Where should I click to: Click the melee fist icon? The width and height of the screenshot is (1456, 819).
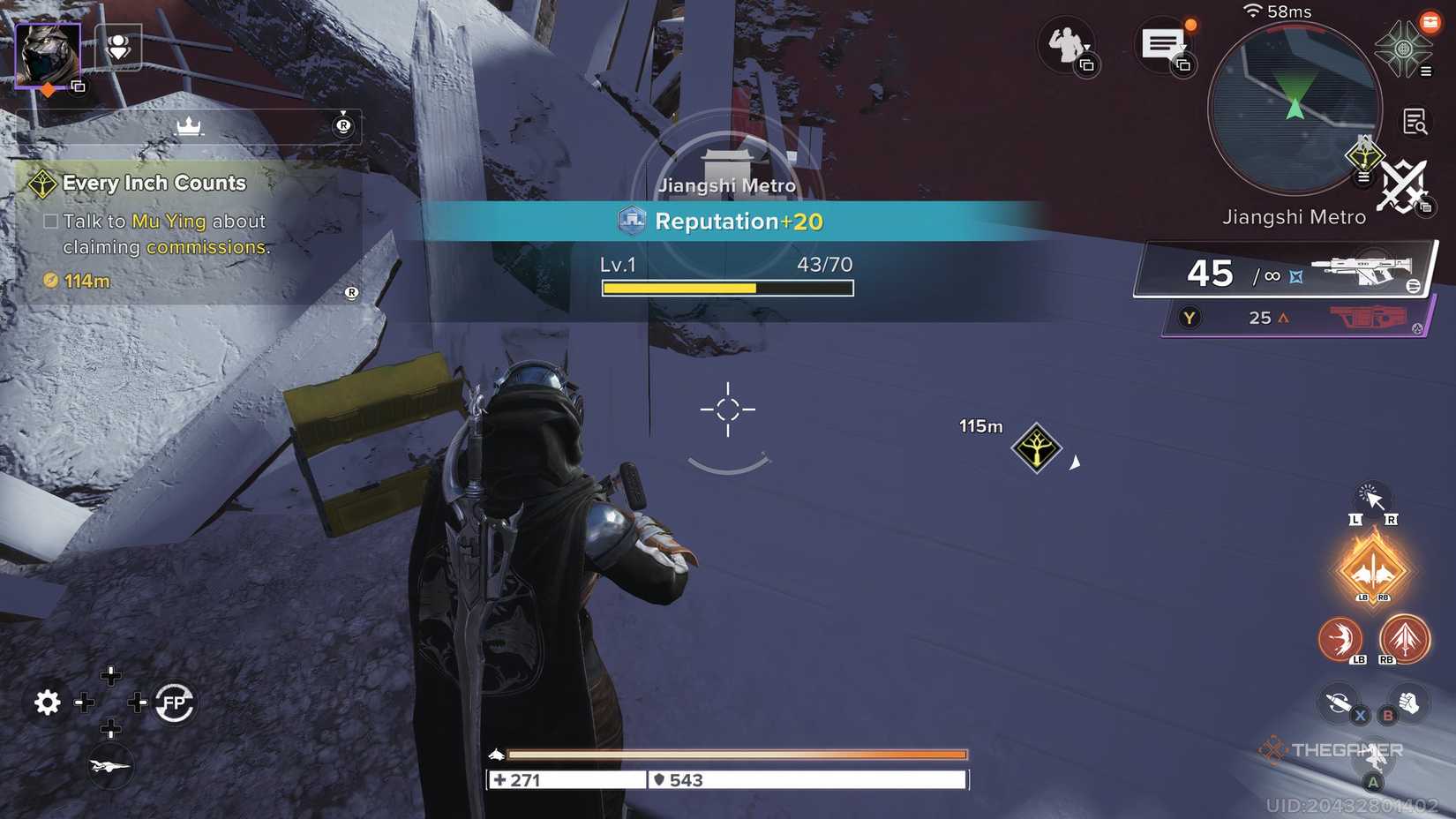1408,702
